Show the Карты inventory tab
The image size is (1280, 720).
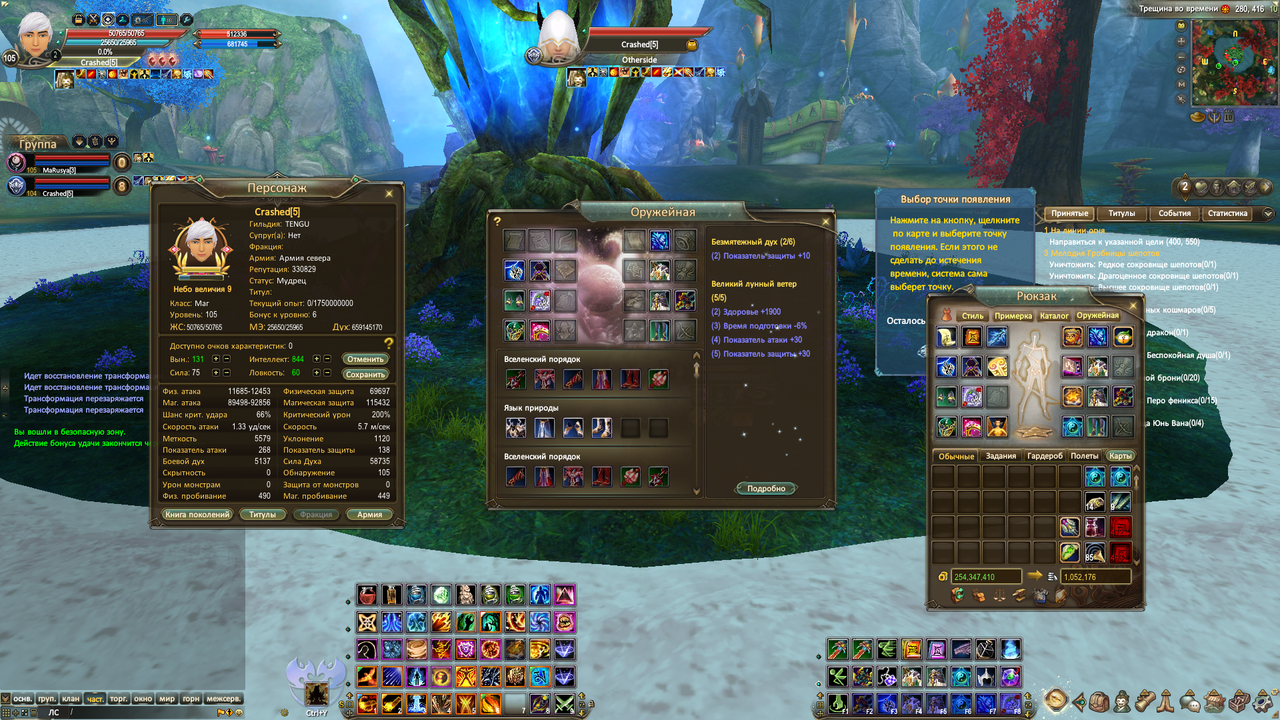[x=1121, y=456]
